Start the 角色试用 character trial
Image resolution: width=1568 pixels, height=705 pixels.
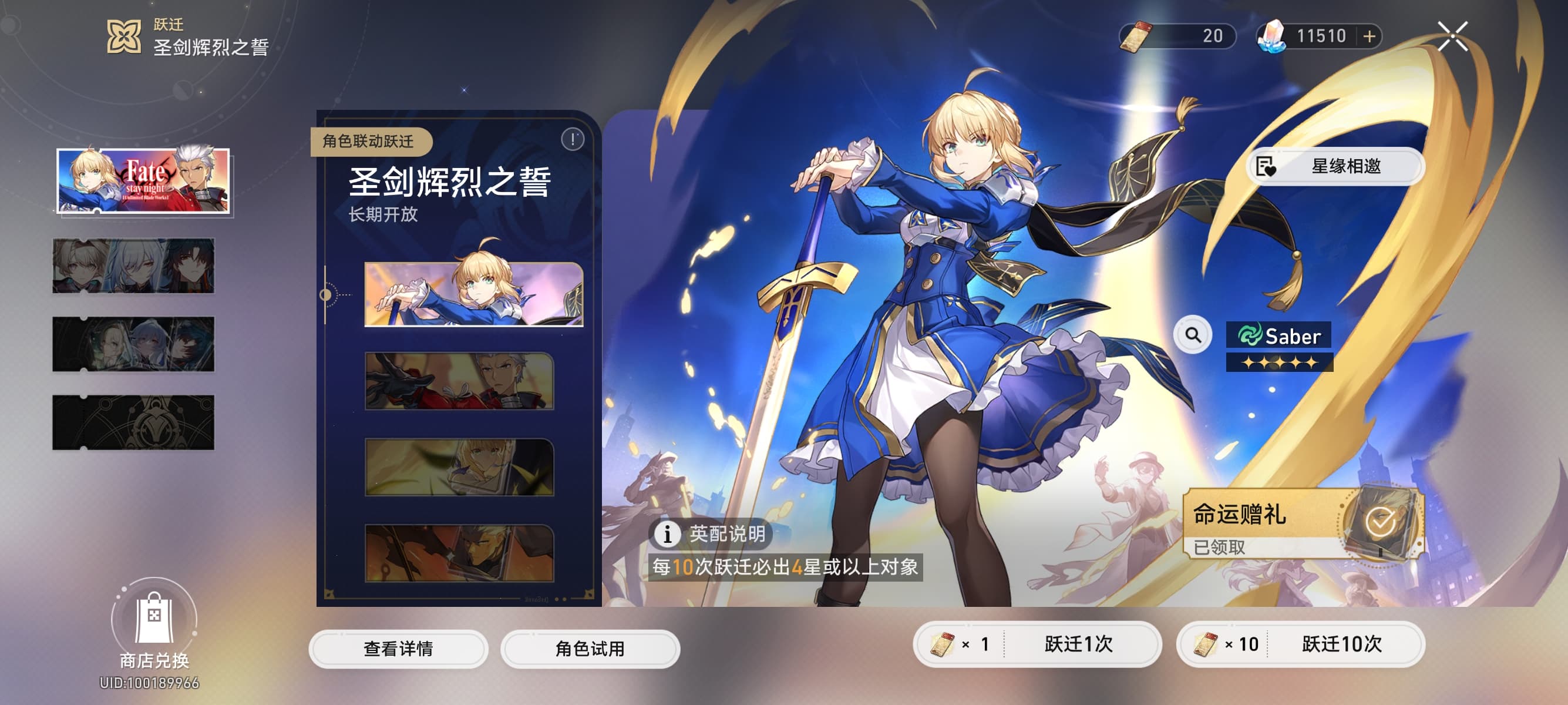(590, 649)
